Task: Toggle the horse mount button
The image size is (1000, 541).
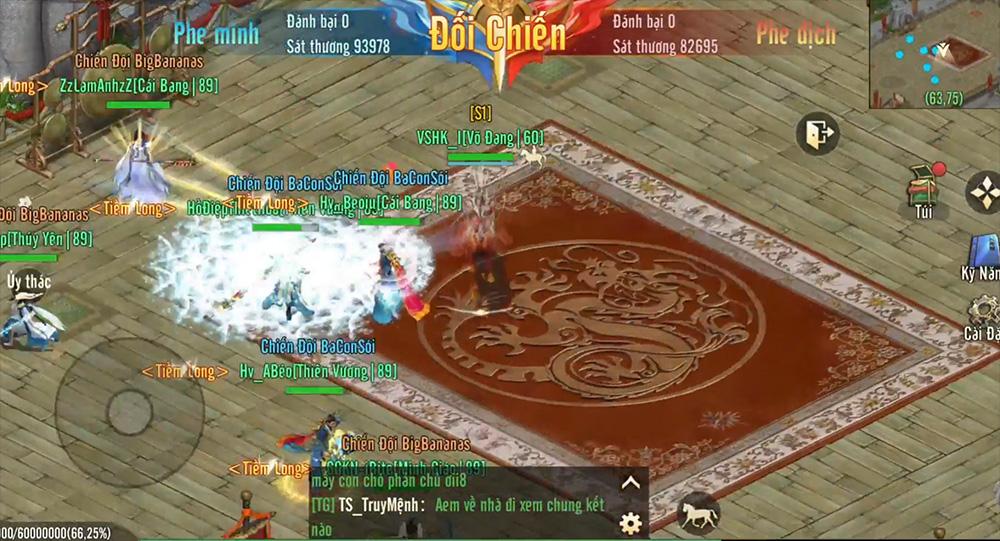Action: [698, 514]
